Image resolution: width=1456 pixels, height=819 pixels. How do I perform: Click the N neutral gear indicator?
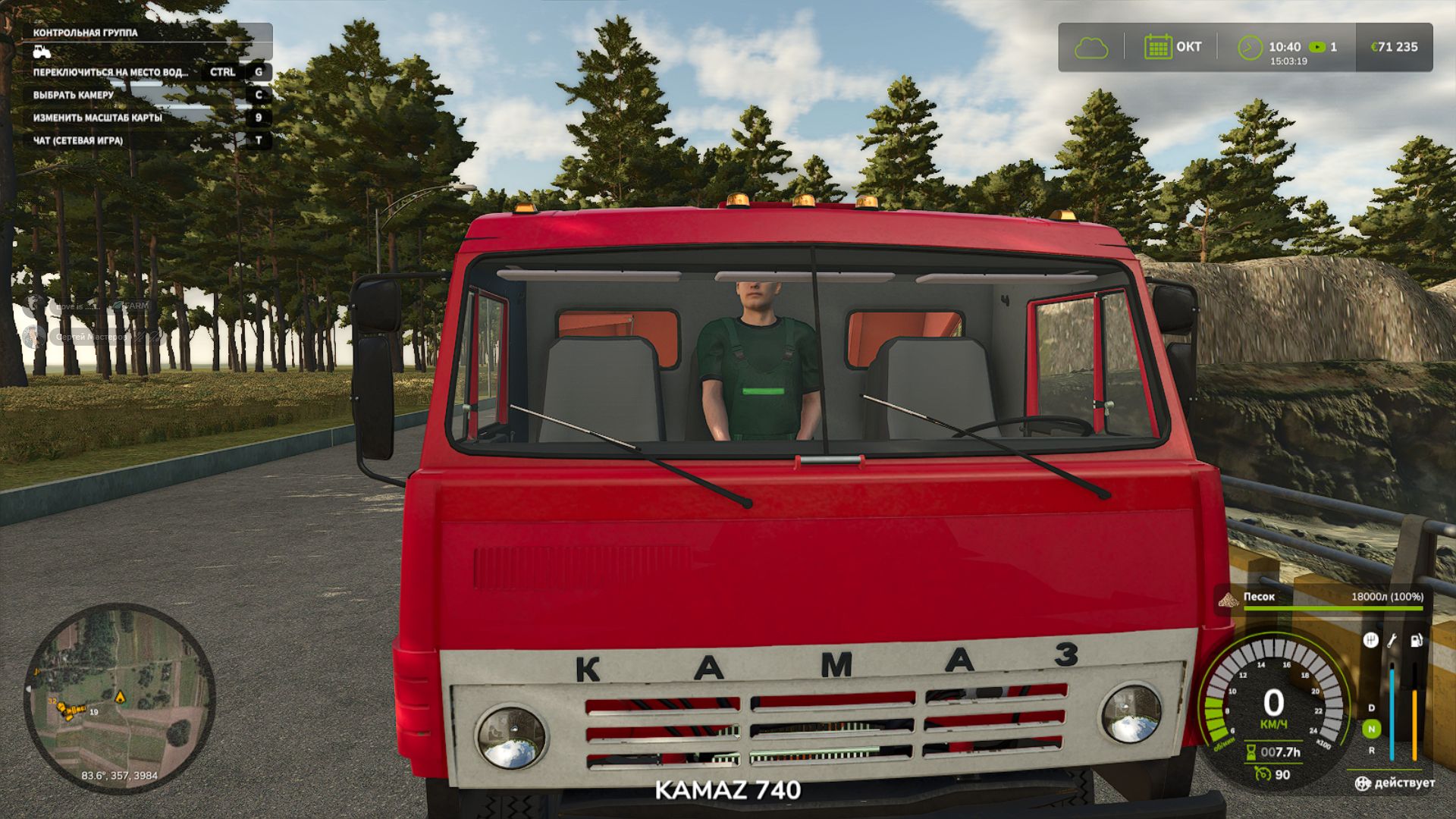click(x=1372, y=728)
